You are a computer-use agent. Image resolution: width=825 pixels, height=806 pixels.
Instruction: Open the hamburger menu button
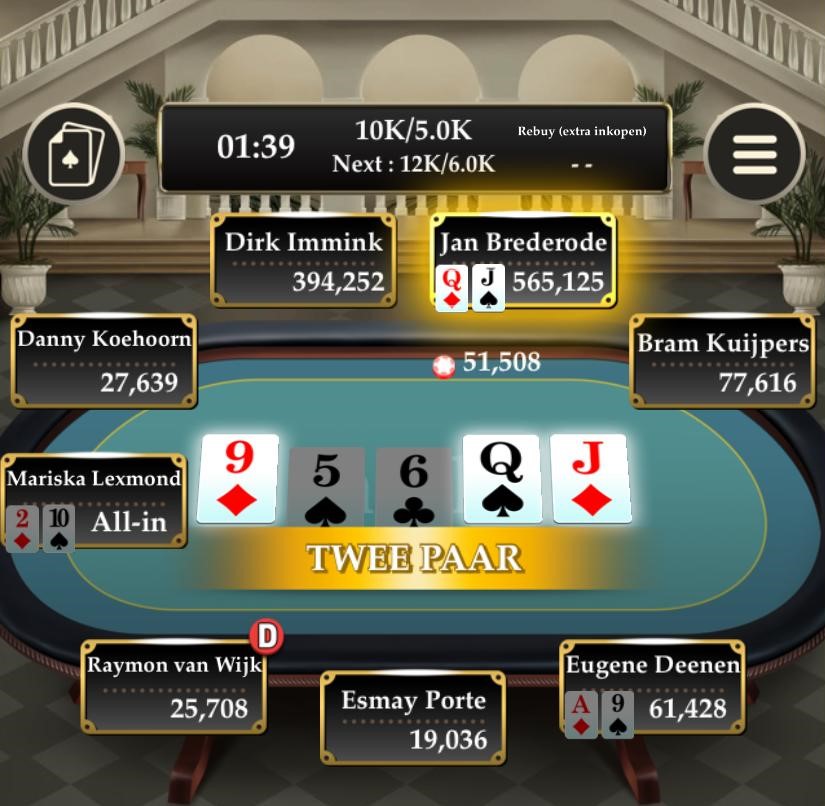click(754, 153)
